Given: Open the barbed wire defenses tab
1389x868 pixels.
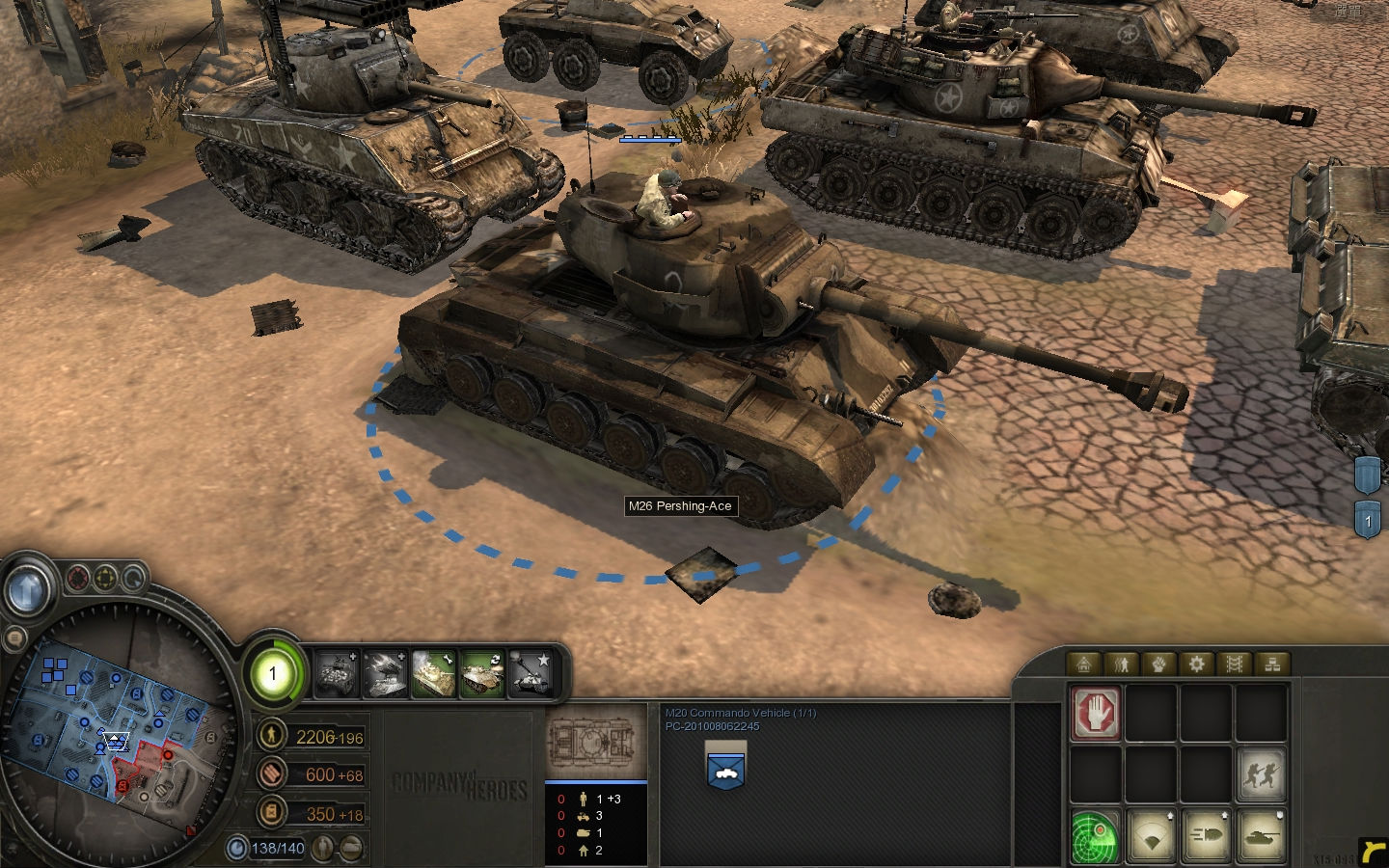Looking at the screenshot, I should click(x=1235, y=664).
